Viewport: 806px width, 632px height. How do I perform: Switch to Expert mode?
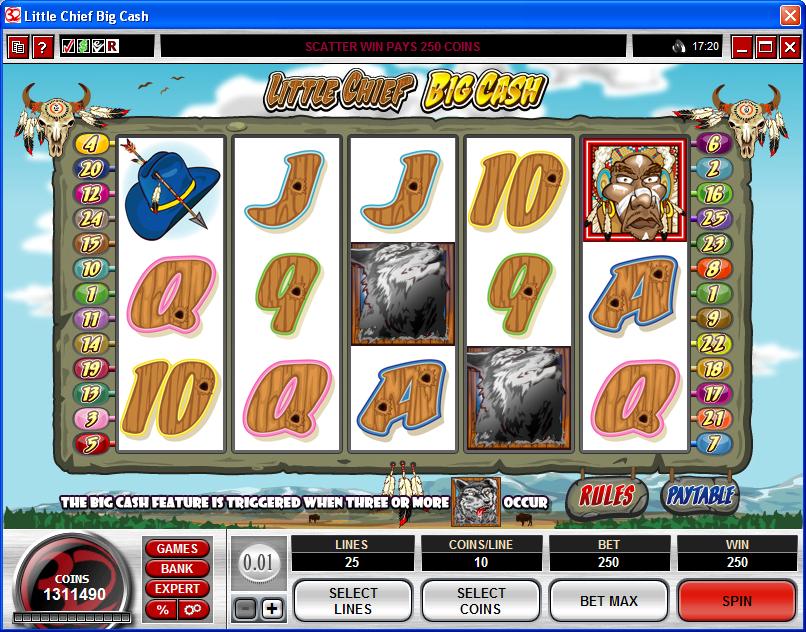177,589
